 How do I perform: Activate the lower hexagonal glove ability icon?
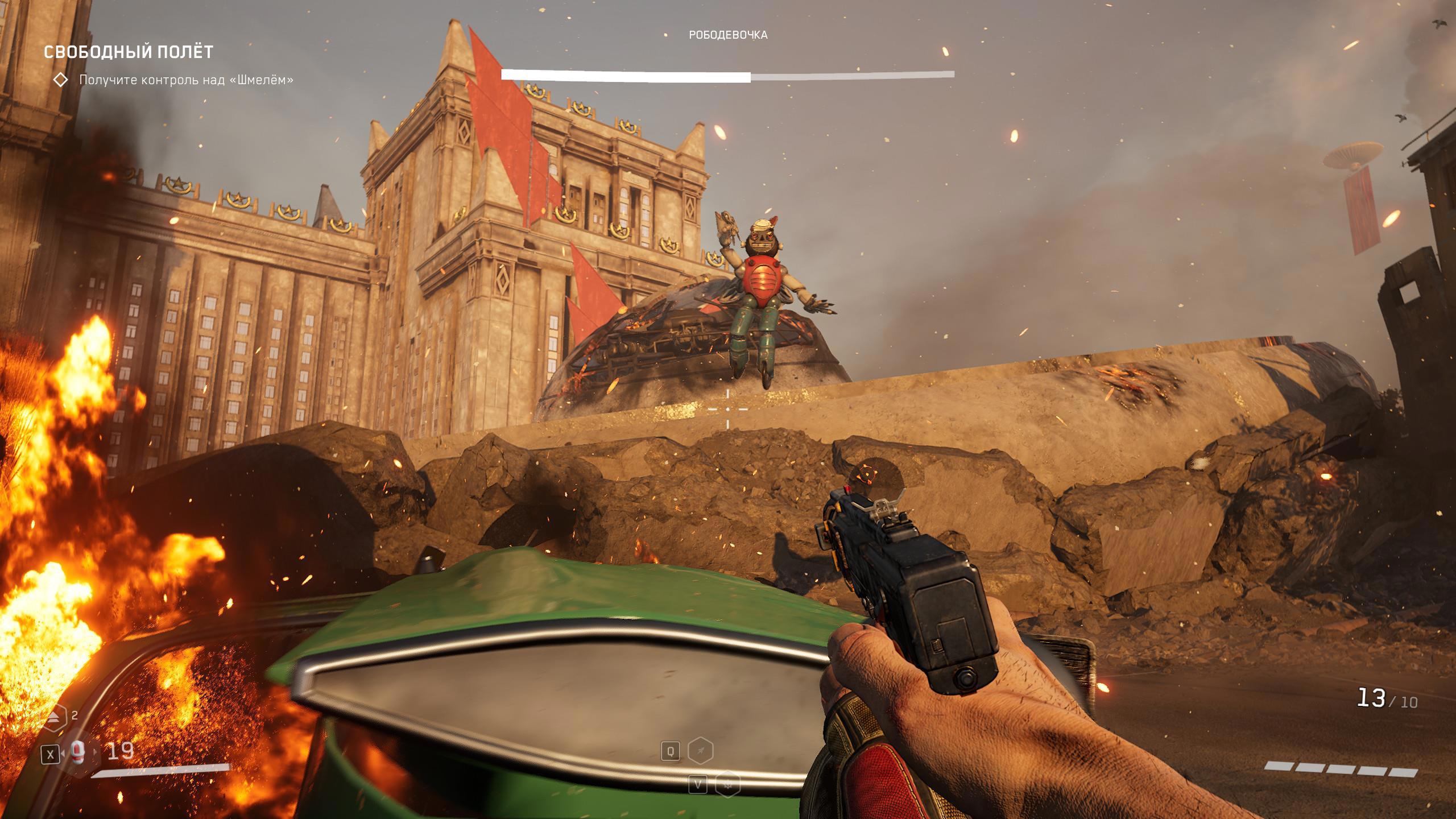click(727, 785)
